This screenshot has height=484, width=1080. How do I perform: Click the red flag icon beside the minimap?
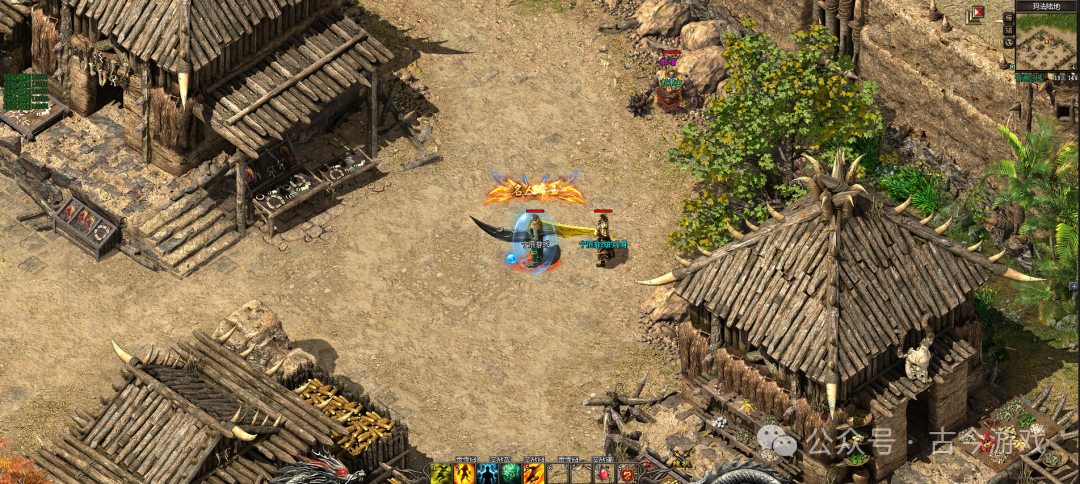pos(976,13)
